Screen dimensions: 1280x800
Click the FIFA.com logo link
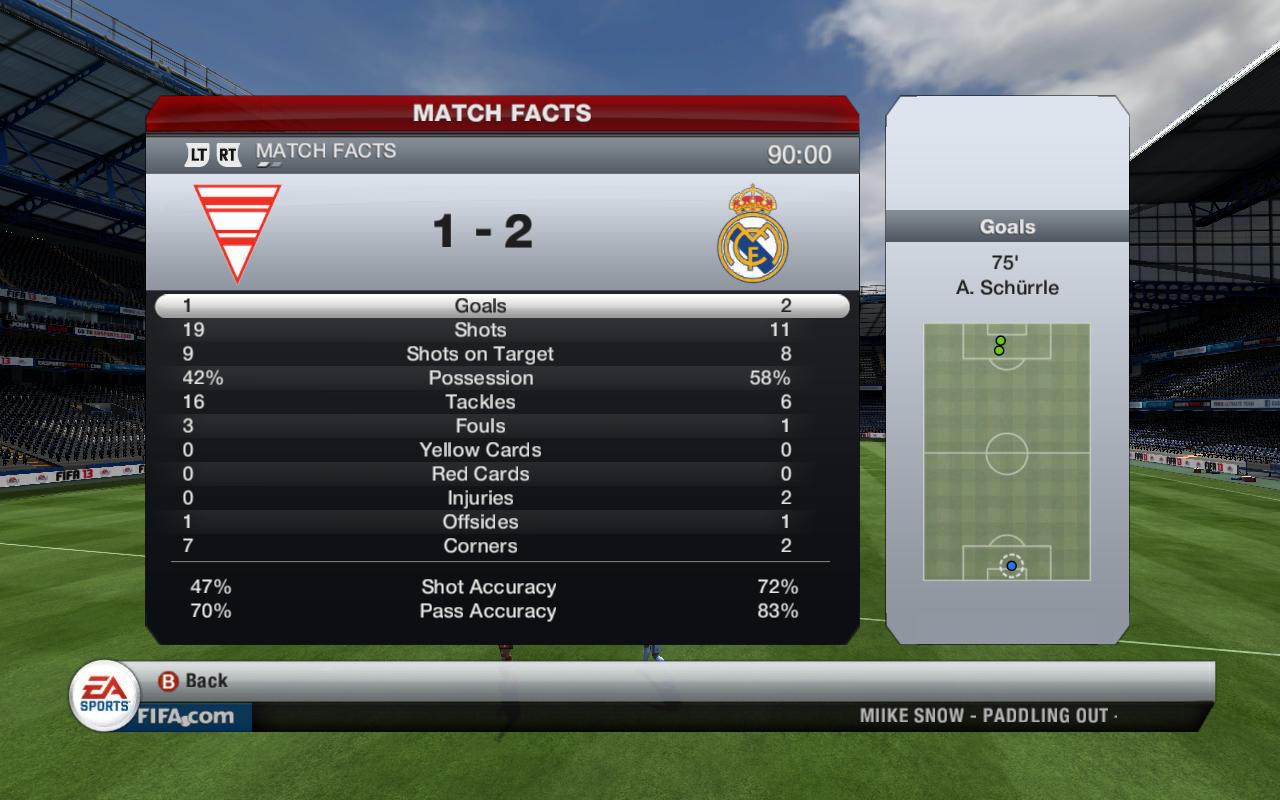tap(186, 716)
